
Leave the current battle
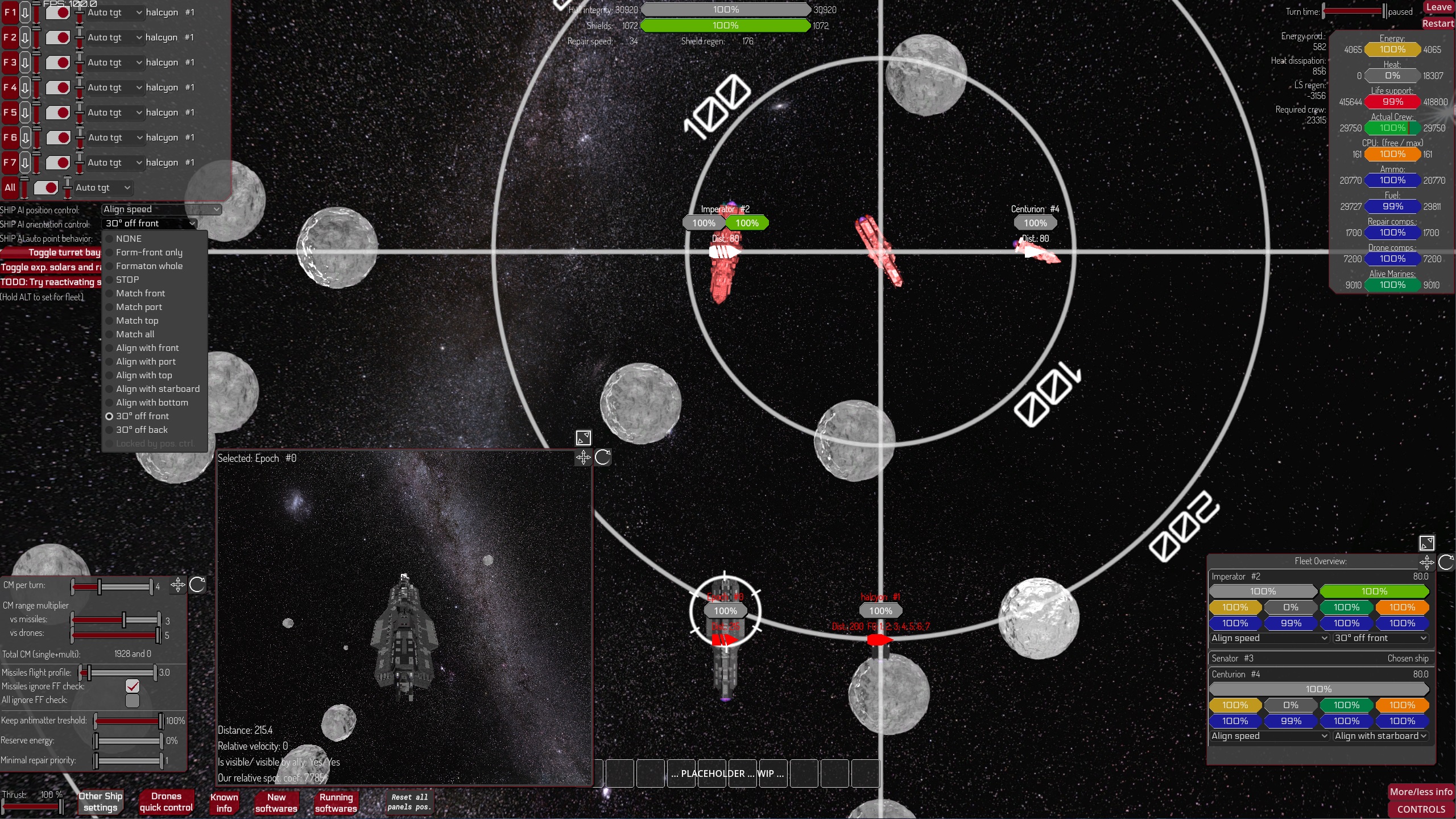[1438, 7]
